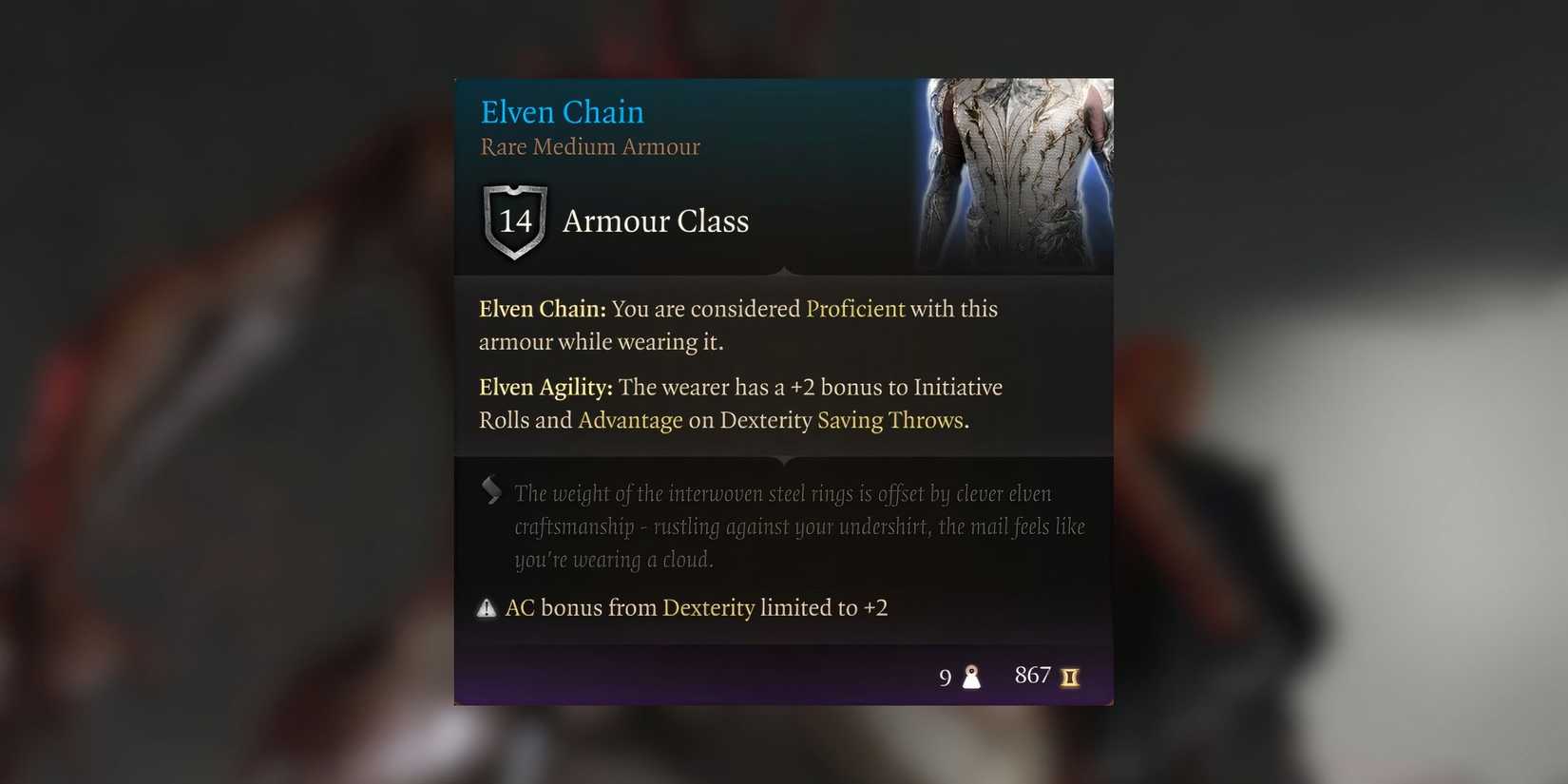Viewport: 1568px width, 784px height.
Task: Select the scroll icon beside the flavor text
Action: (x=490, y=491)
